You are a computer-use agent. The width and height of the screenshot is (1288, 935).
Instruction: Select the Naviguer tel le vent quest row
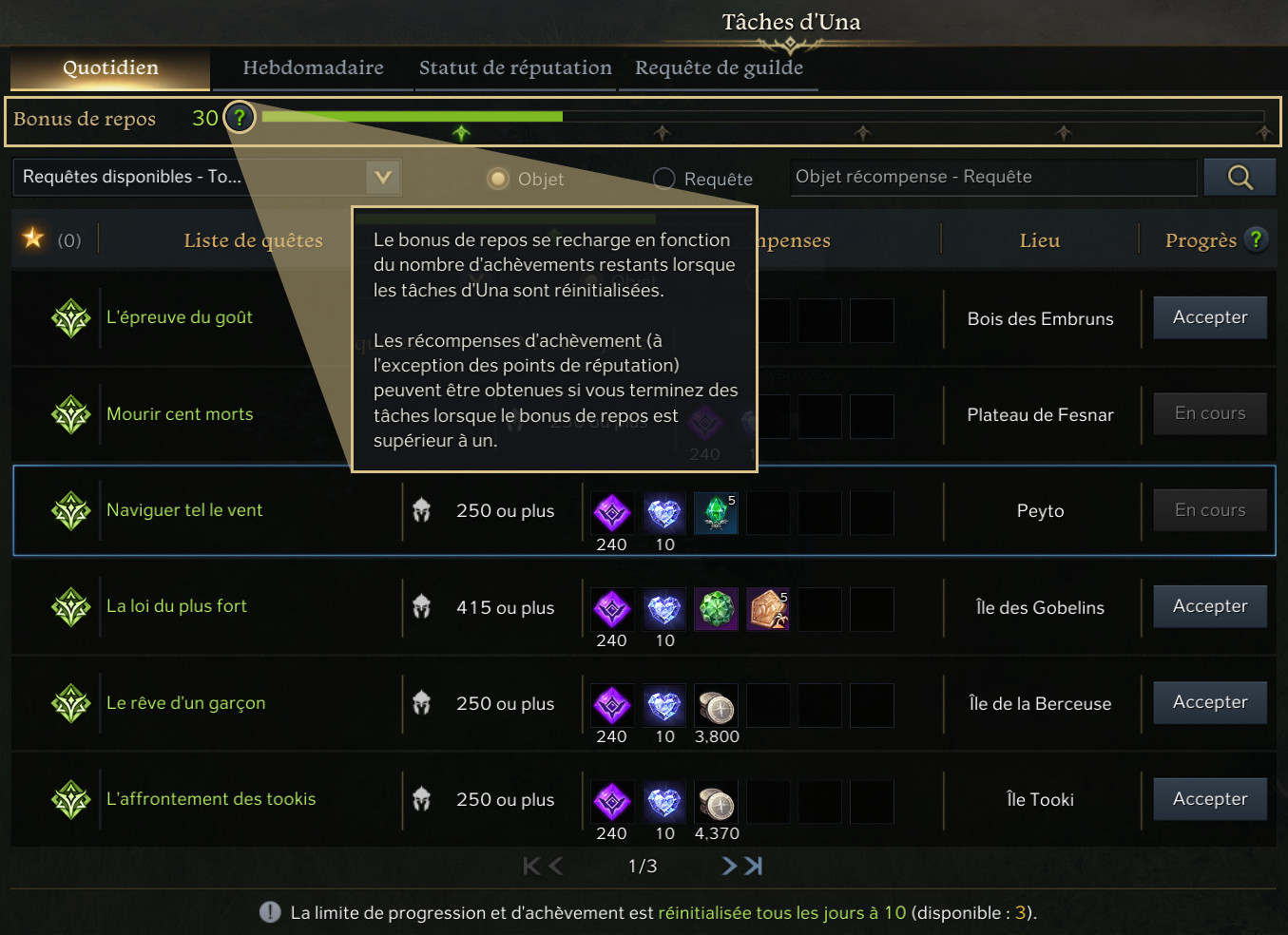(x=184, y=510)
